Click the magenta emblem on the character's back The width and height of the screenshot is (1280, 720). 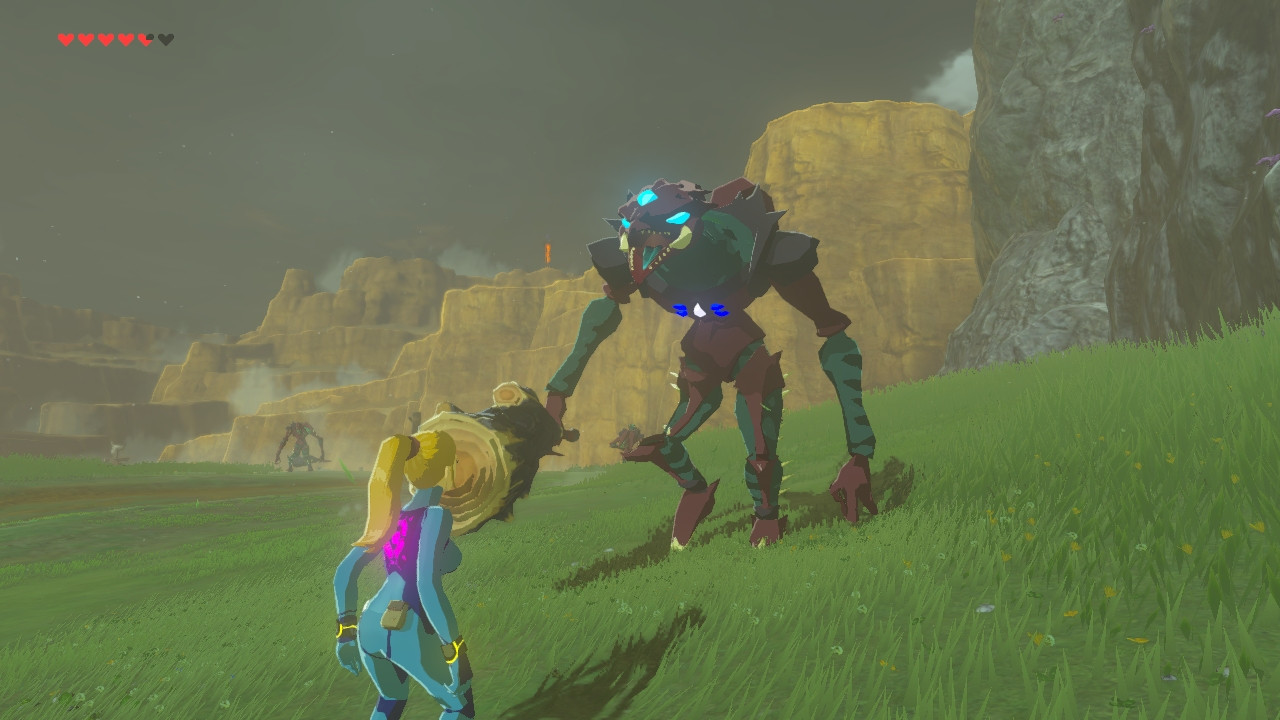401,540
